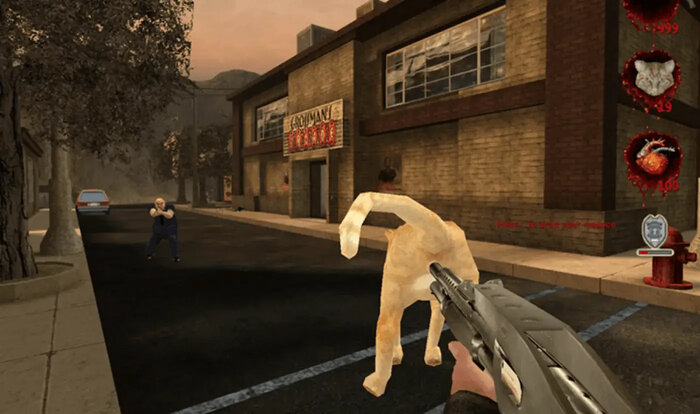Click the police badge wanted icon
Viewport: 700px width, 414px height.
coord(654,232)
